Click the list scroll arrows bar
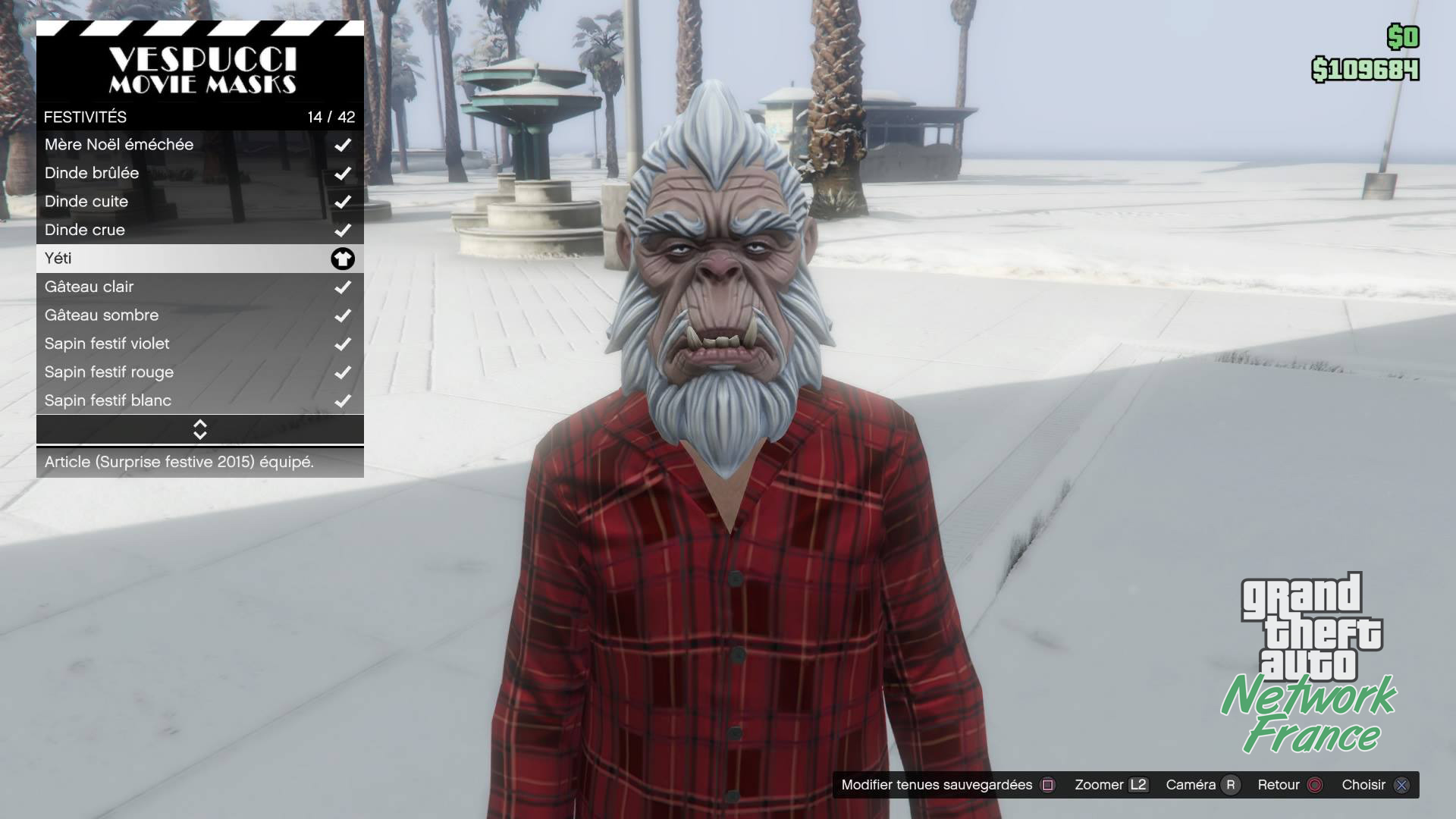 [199, 429]
